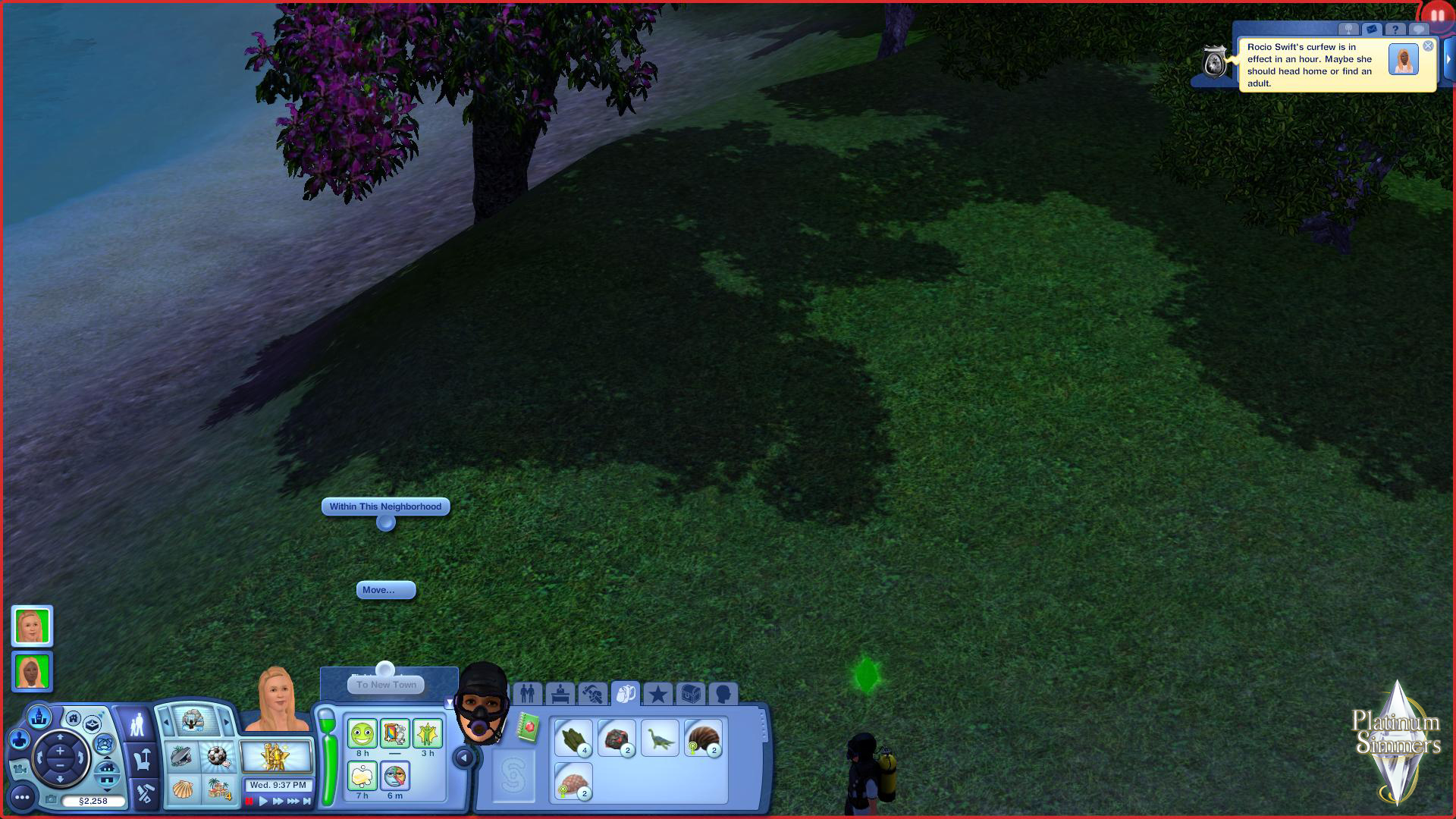Open the green journal book
The height and width of the screenshot is (819, 1456).
point(529,728)
